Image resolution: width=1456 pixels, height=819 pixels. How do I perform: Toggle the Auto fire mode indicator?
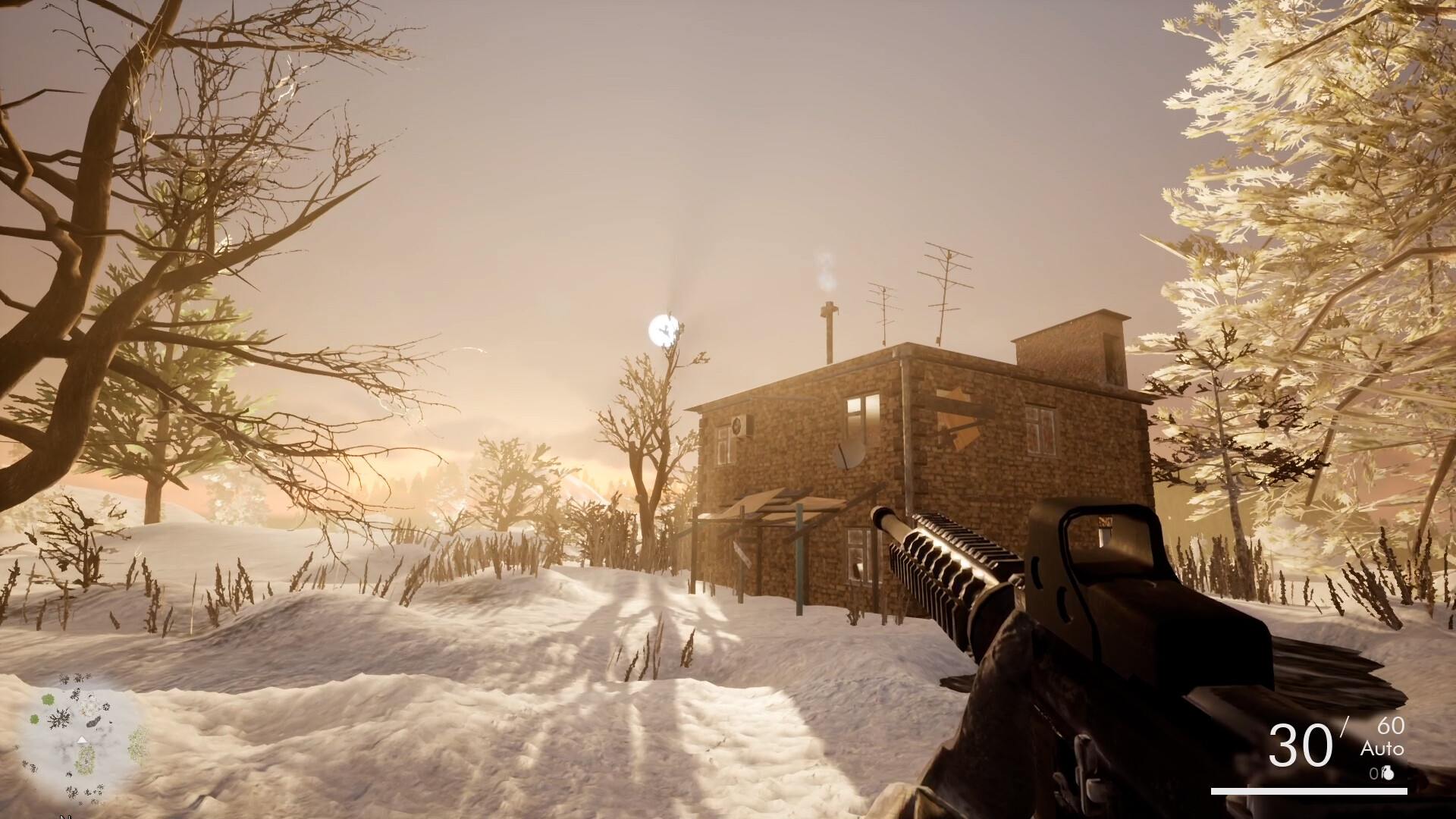1382,749
